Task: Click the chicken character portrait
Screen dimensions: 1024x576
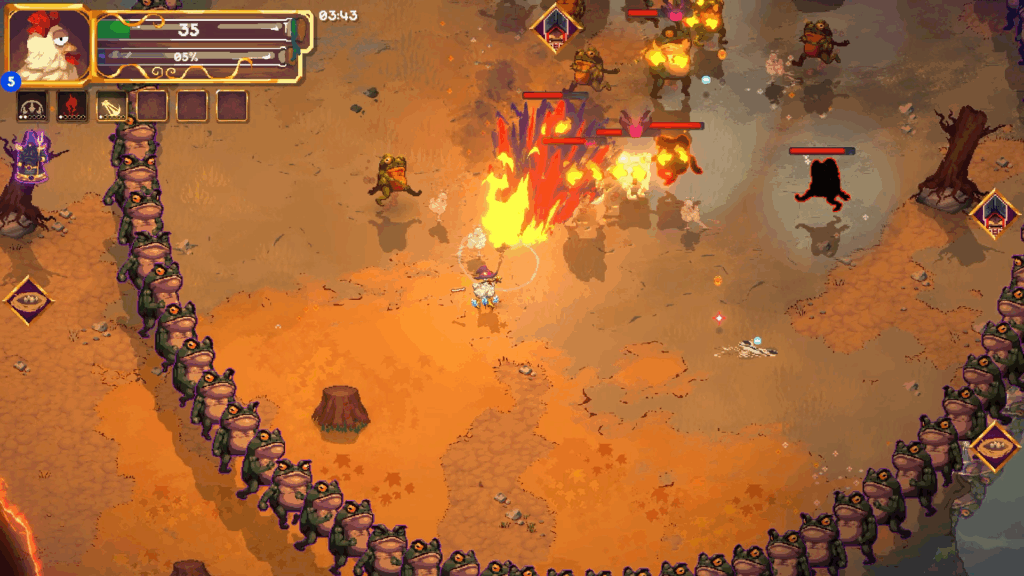Action: pos(48,46)
